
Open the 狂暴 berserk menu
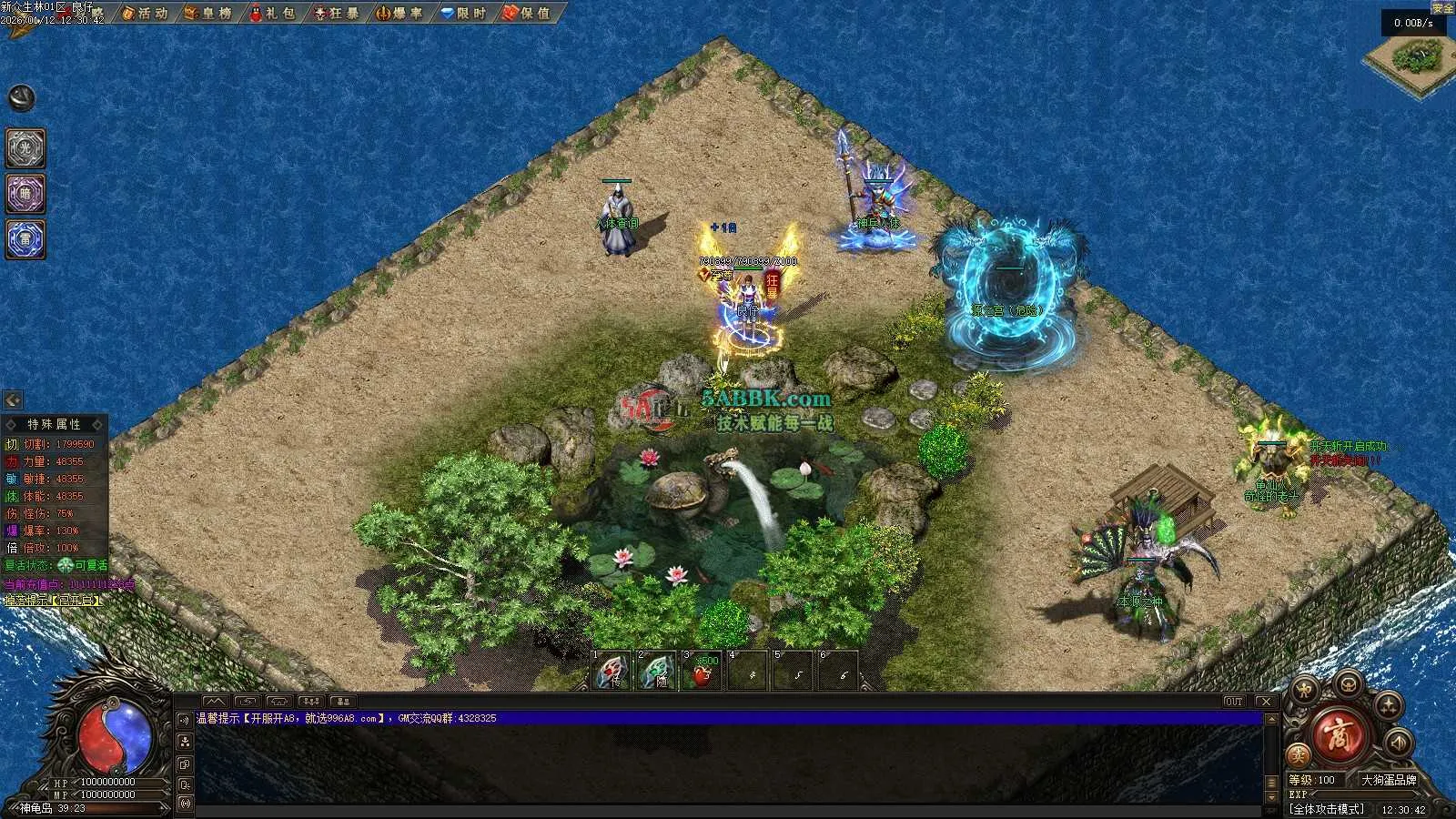336,13
